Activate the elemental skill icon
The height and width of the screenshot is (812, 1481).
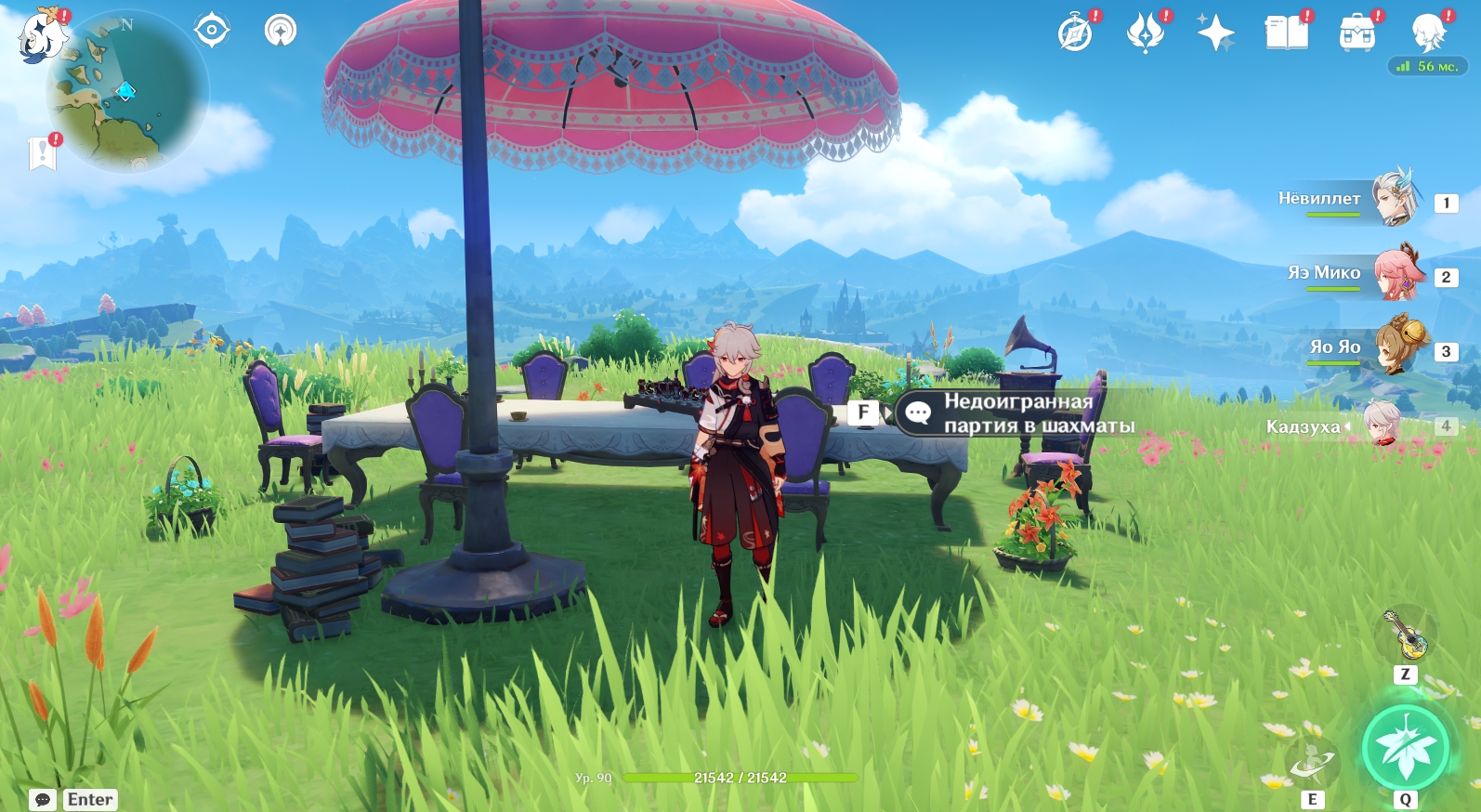[1312, 762]
